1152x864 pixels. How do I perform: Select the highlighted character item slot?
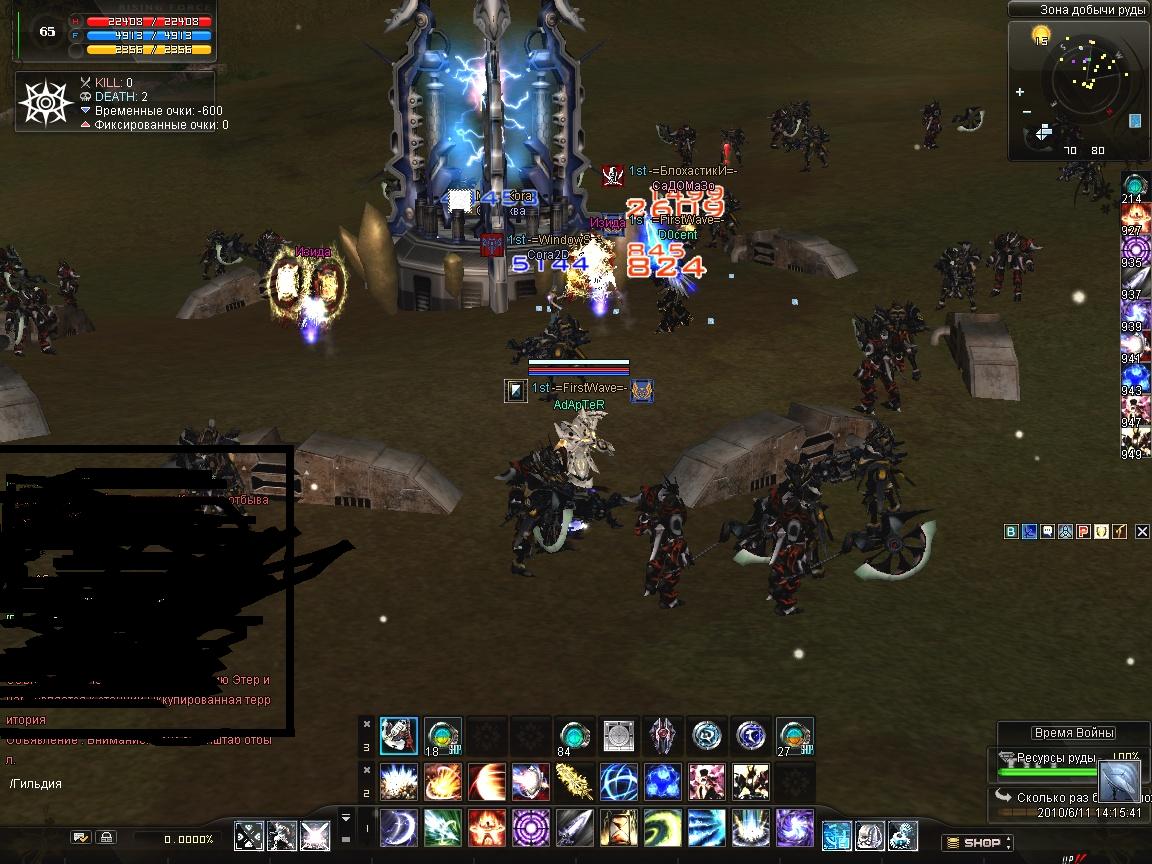pos(398,736)
